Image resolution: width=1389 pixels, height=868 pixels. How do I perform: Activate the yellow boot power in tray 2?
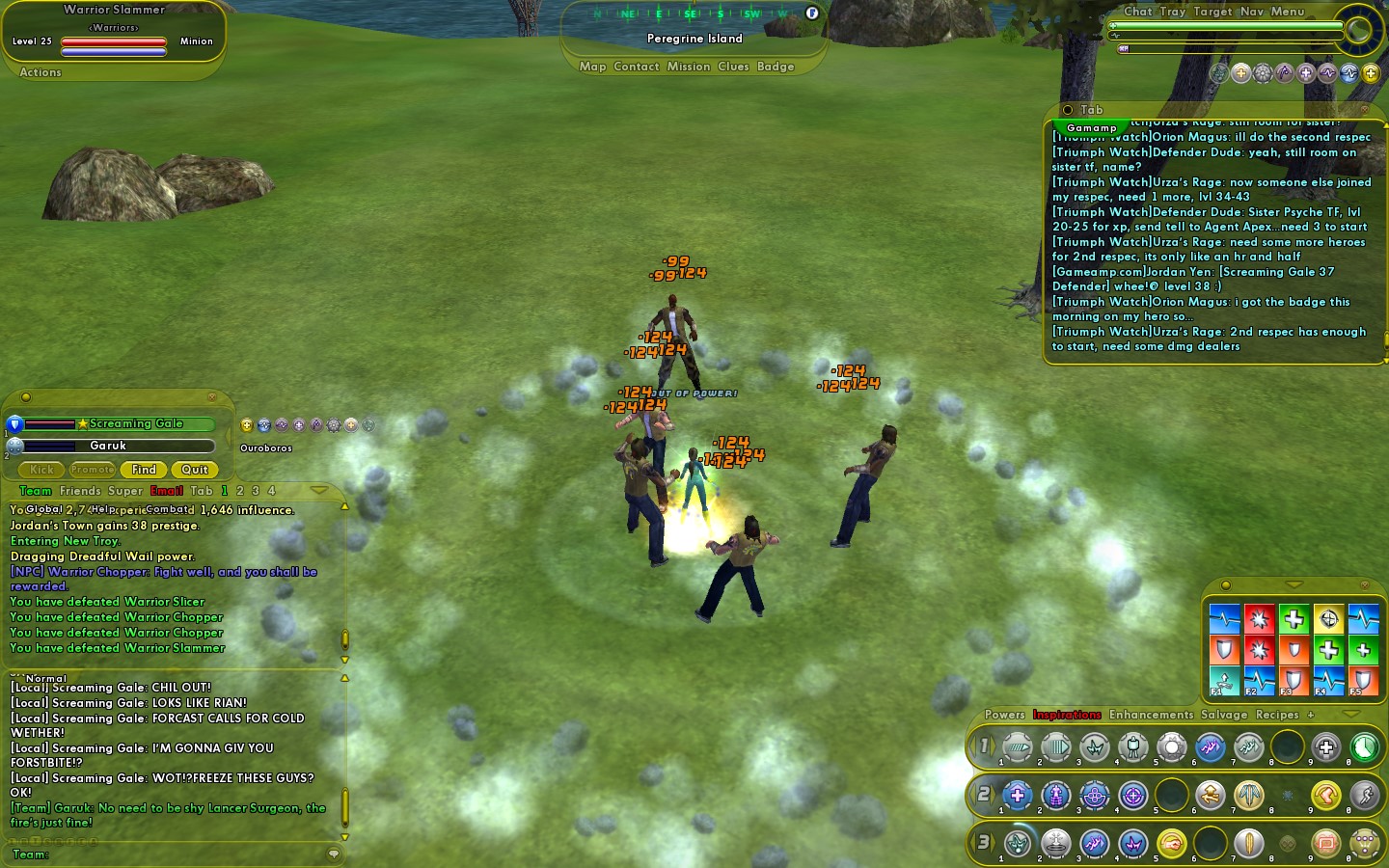1325,795
